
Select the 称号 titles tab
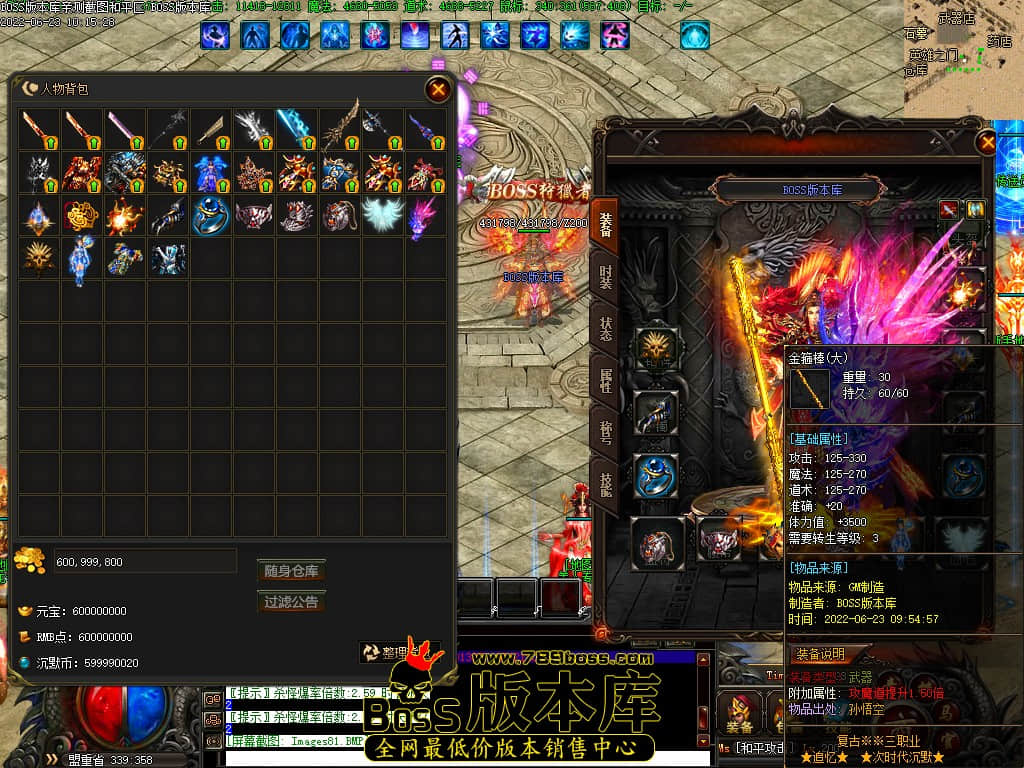606,433
